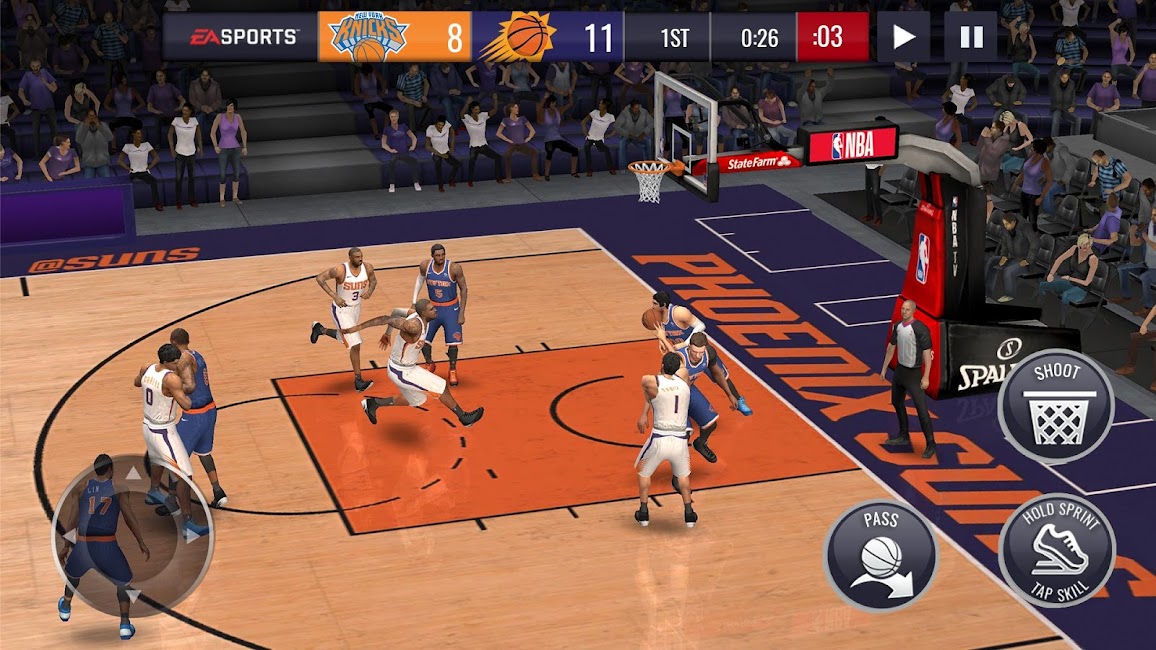1156x650 pixels.
Task: Tap the Shoot basket button
Action: click(x=1056, y=406)
